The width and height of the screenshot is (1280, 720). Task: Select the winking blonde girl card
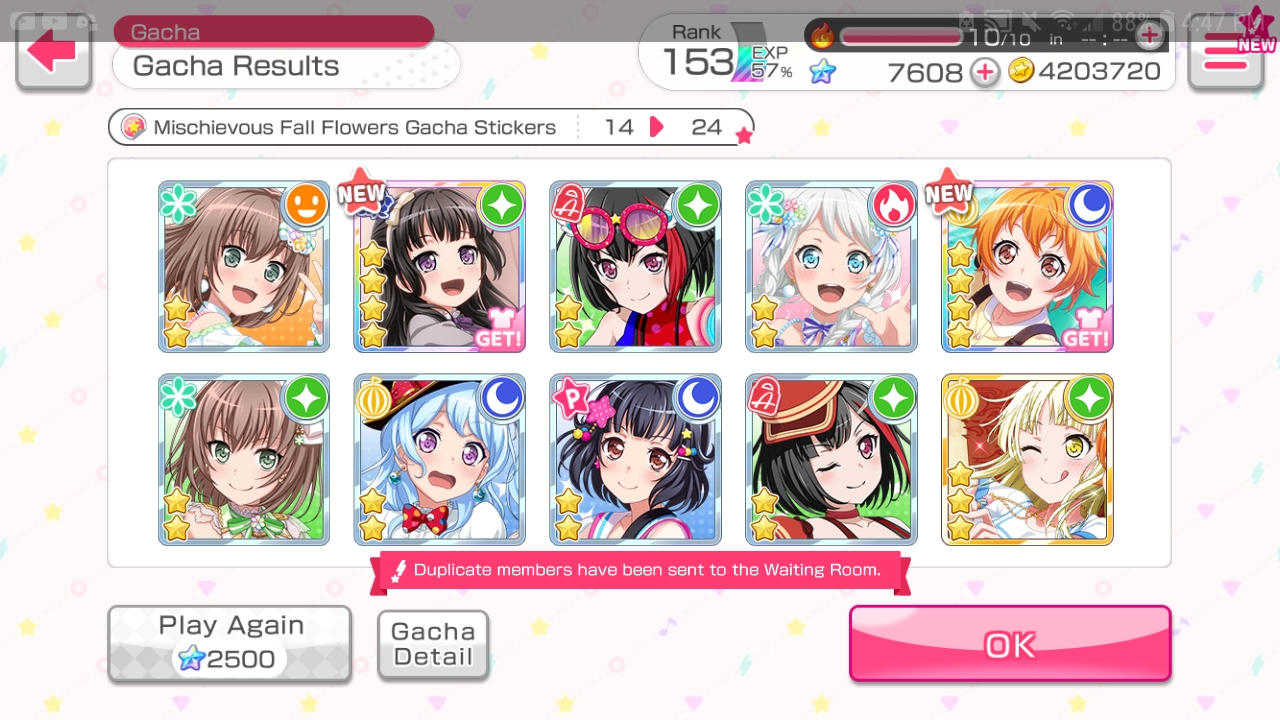(1027, 460)
